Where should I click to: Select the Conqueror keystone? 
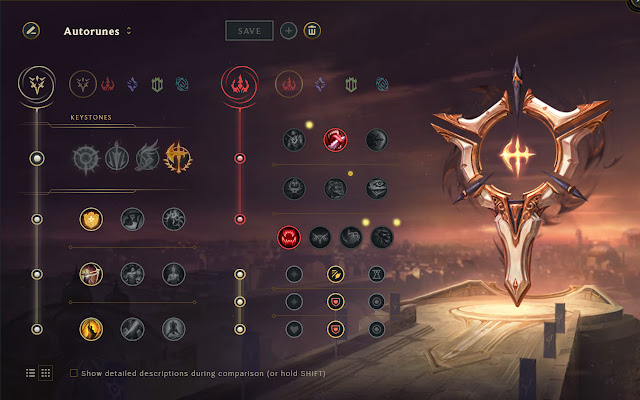click(177, 157)
